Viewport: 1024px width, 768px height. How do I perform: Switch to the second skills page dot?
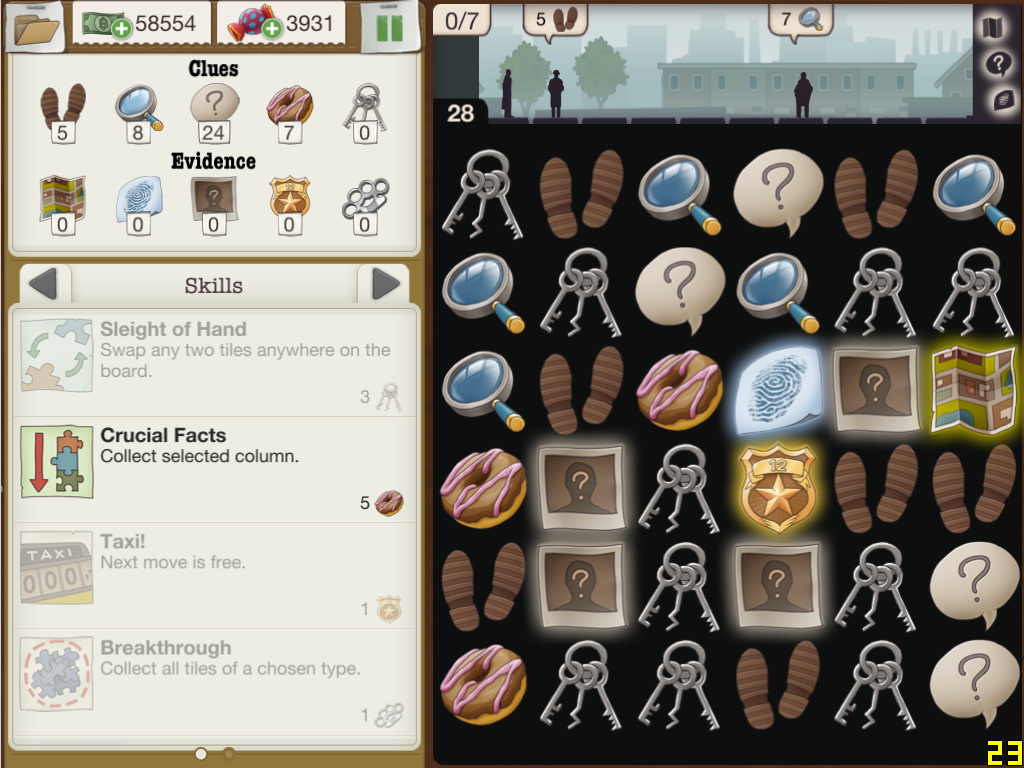point(229,753)
